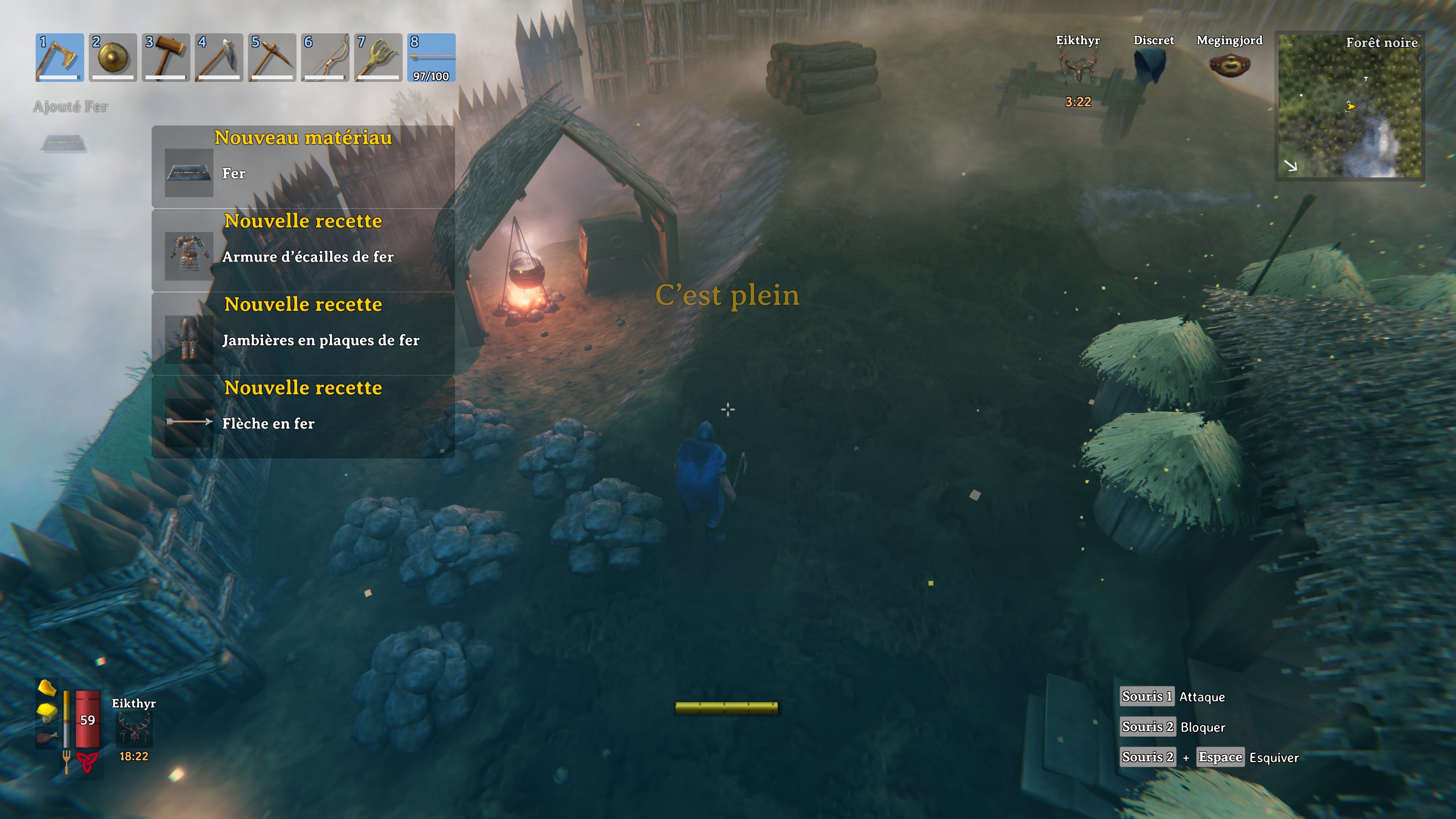
Task: Select the axe in hotbar slot 1
Action: [61, 57]
